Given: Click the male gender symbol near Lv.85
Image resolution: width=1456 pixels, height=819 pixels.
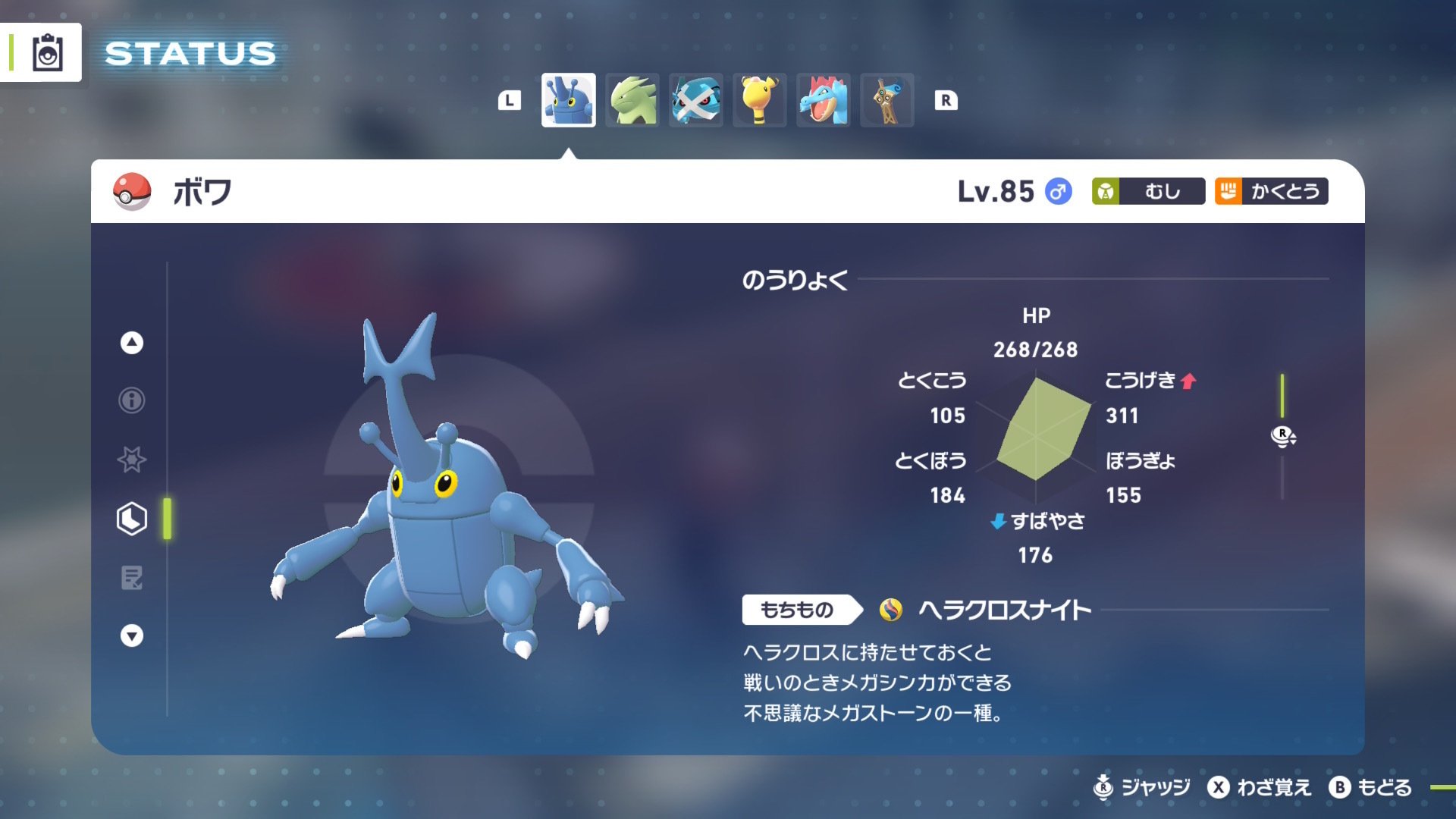Looking at the screenshot, I should [x=1057, y=192].
